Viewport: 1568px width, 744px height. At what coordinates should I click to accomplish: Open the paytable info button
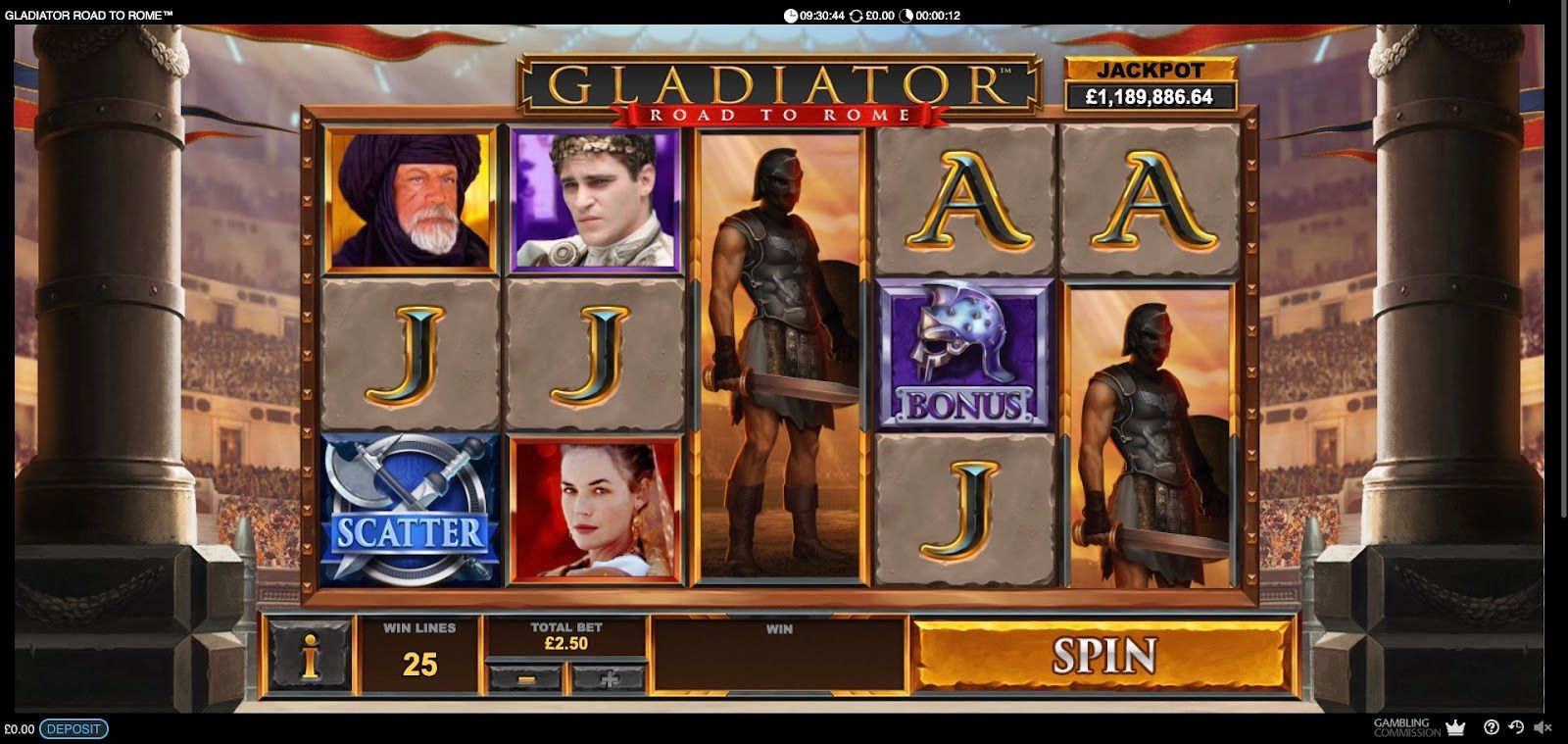311,656
